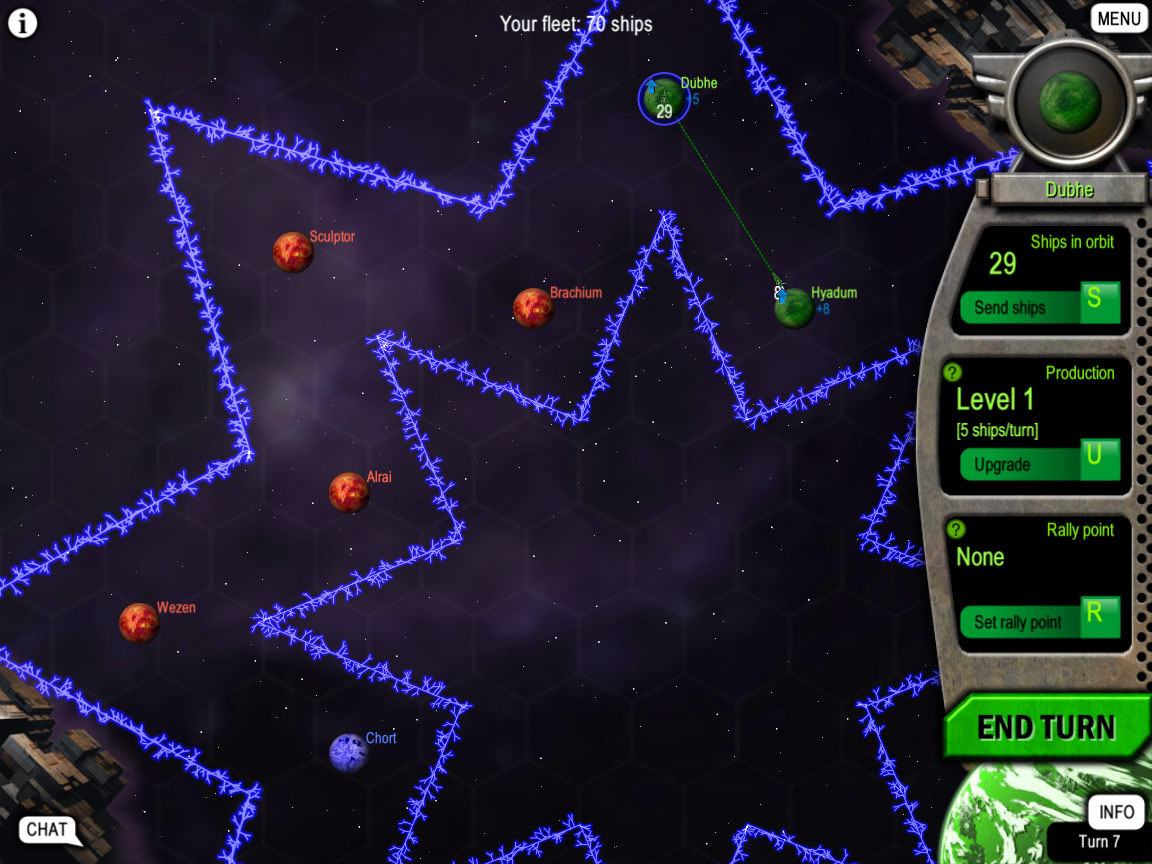This screenshot has height=864, width=1152.
Task: Select the blue planet Chort
Action: pyautogui.click(x=349, y=752)
